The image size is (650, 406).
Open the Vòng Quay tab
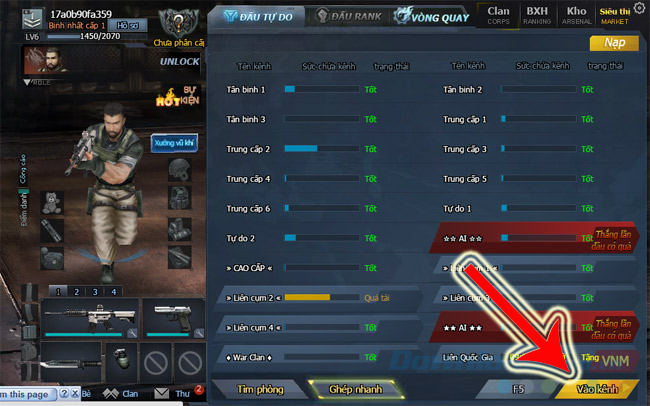433,17
